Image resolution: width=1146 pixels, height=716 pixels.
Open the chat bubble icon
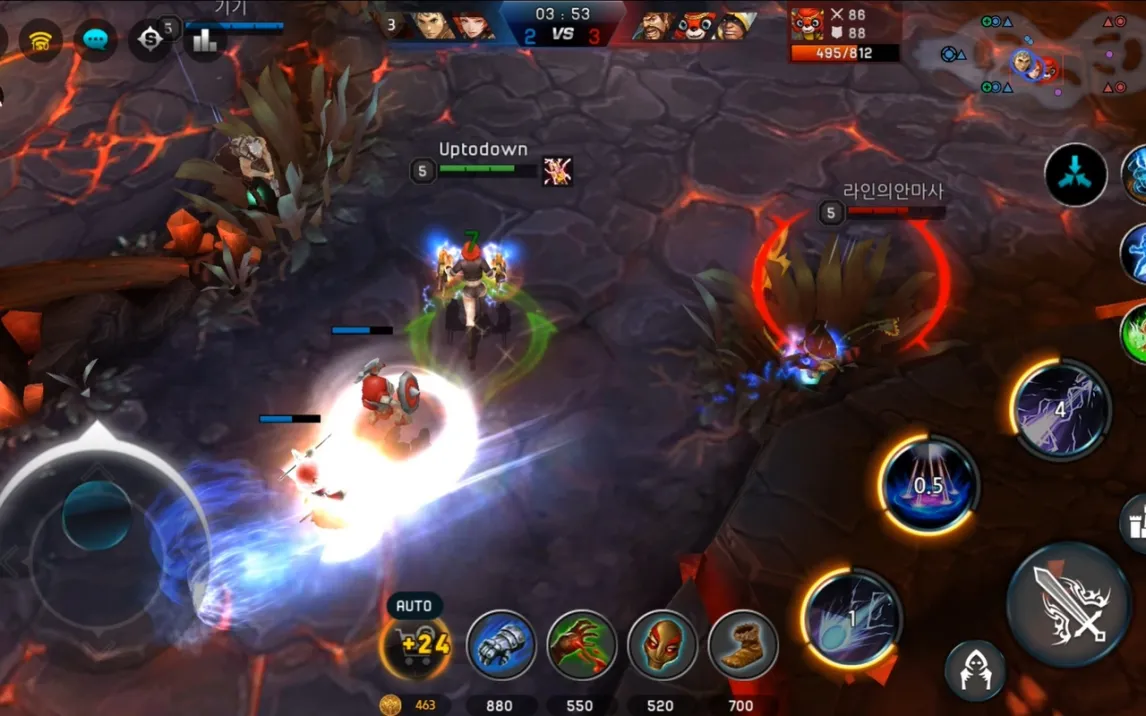(x=96, y=40)
